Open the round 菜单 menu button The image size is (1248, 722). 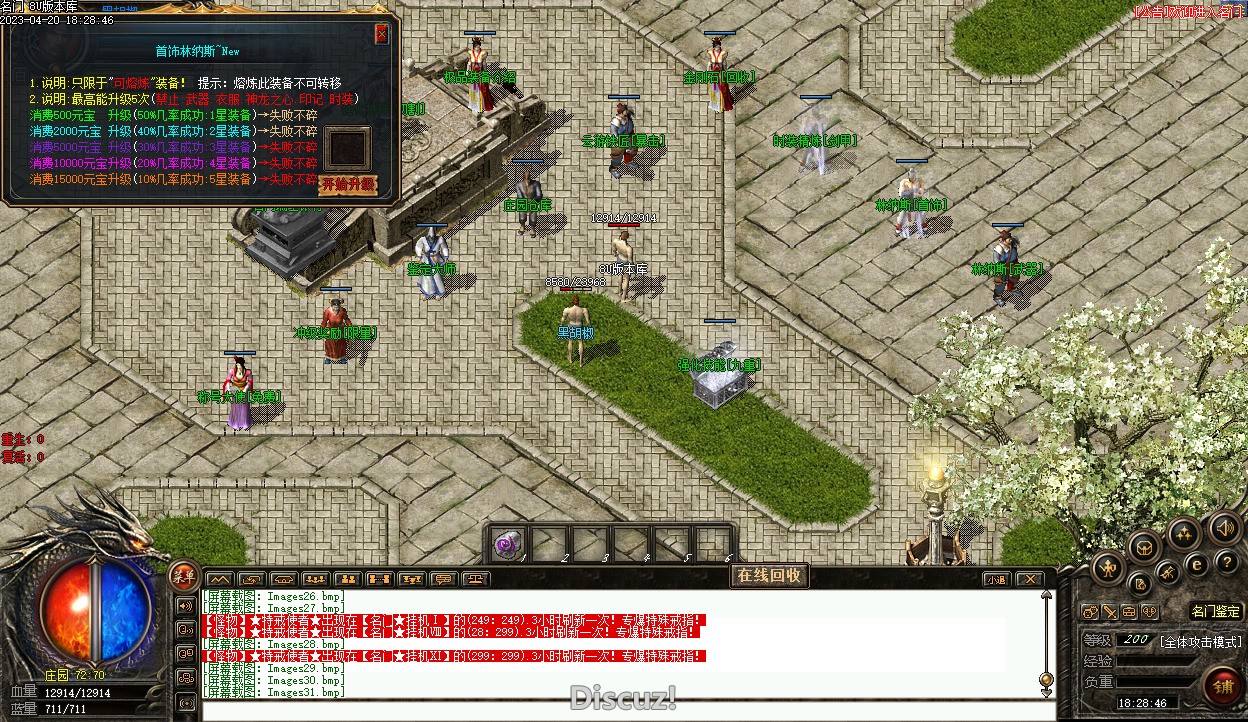coord(183,575)
